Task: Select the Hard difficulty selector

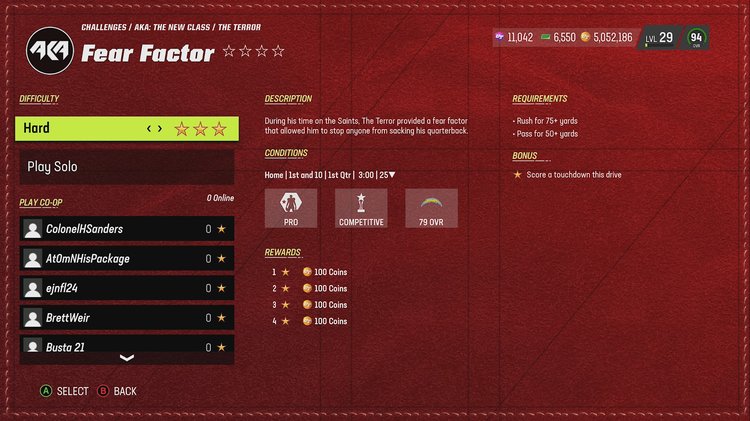Action: [127, 128]
